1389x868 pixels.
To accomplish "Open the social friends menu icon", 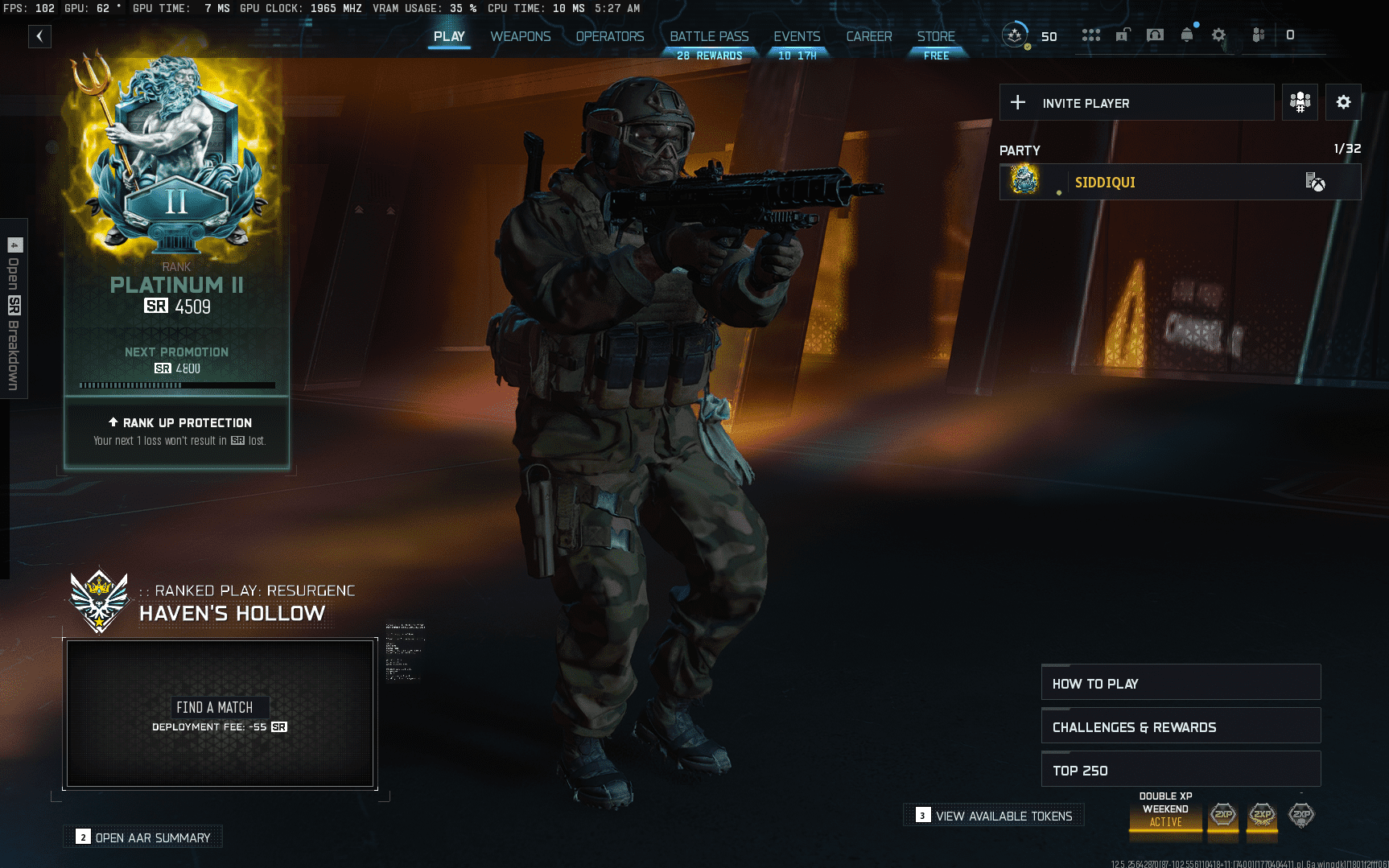I will [x=1091, y=35].
